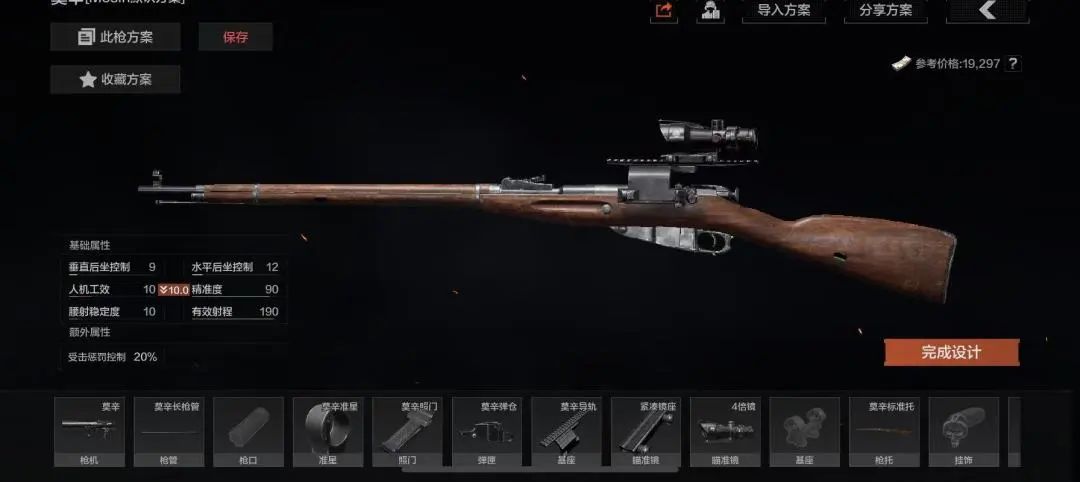Open the 莫辛标准托 stock slot
The height and width of the screenshot is (482, 1080).
(x=884, y=432)
